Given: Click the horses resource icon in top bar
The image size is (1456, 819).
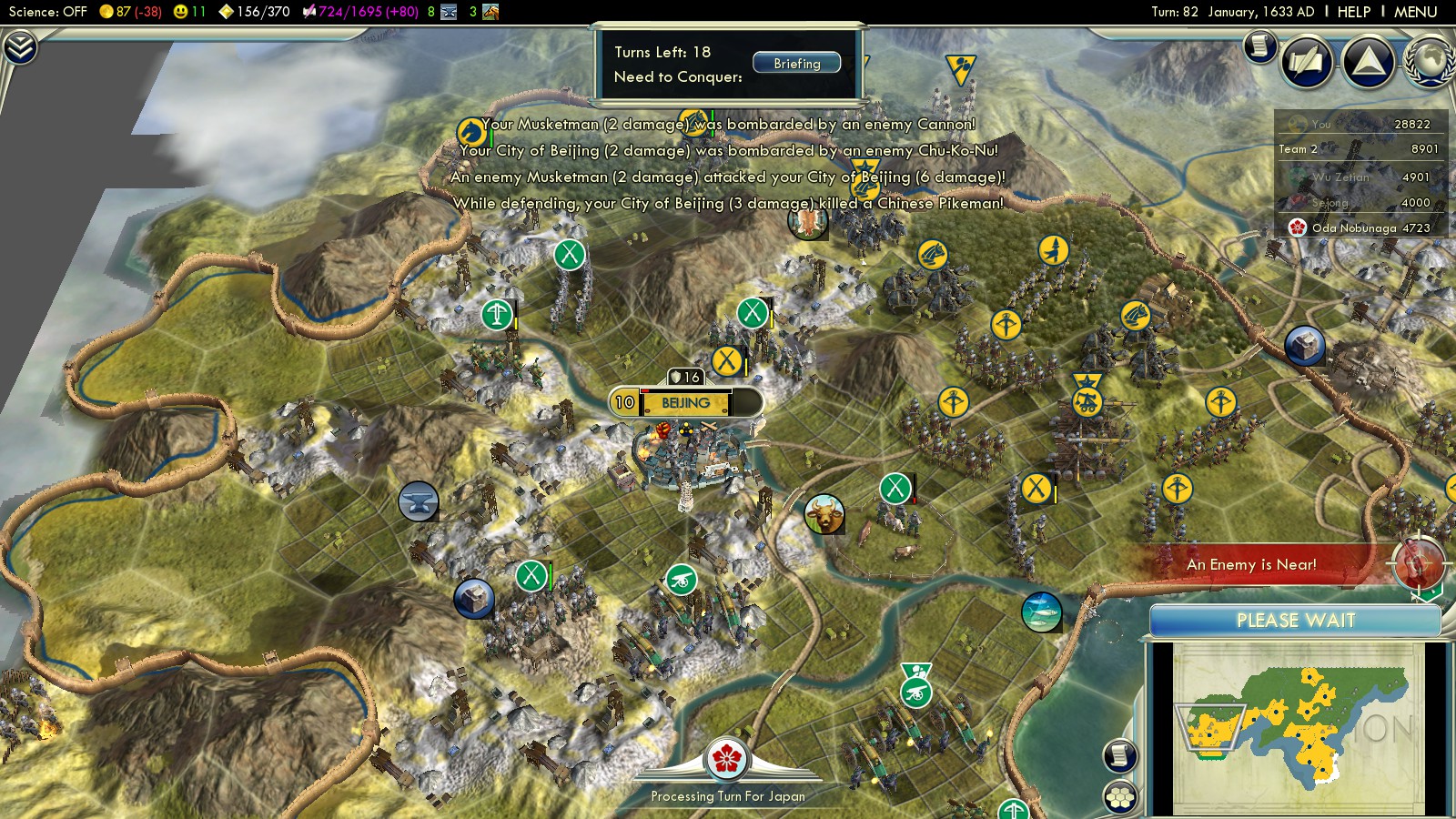Looking at the screenshot, I should (490, 12).
